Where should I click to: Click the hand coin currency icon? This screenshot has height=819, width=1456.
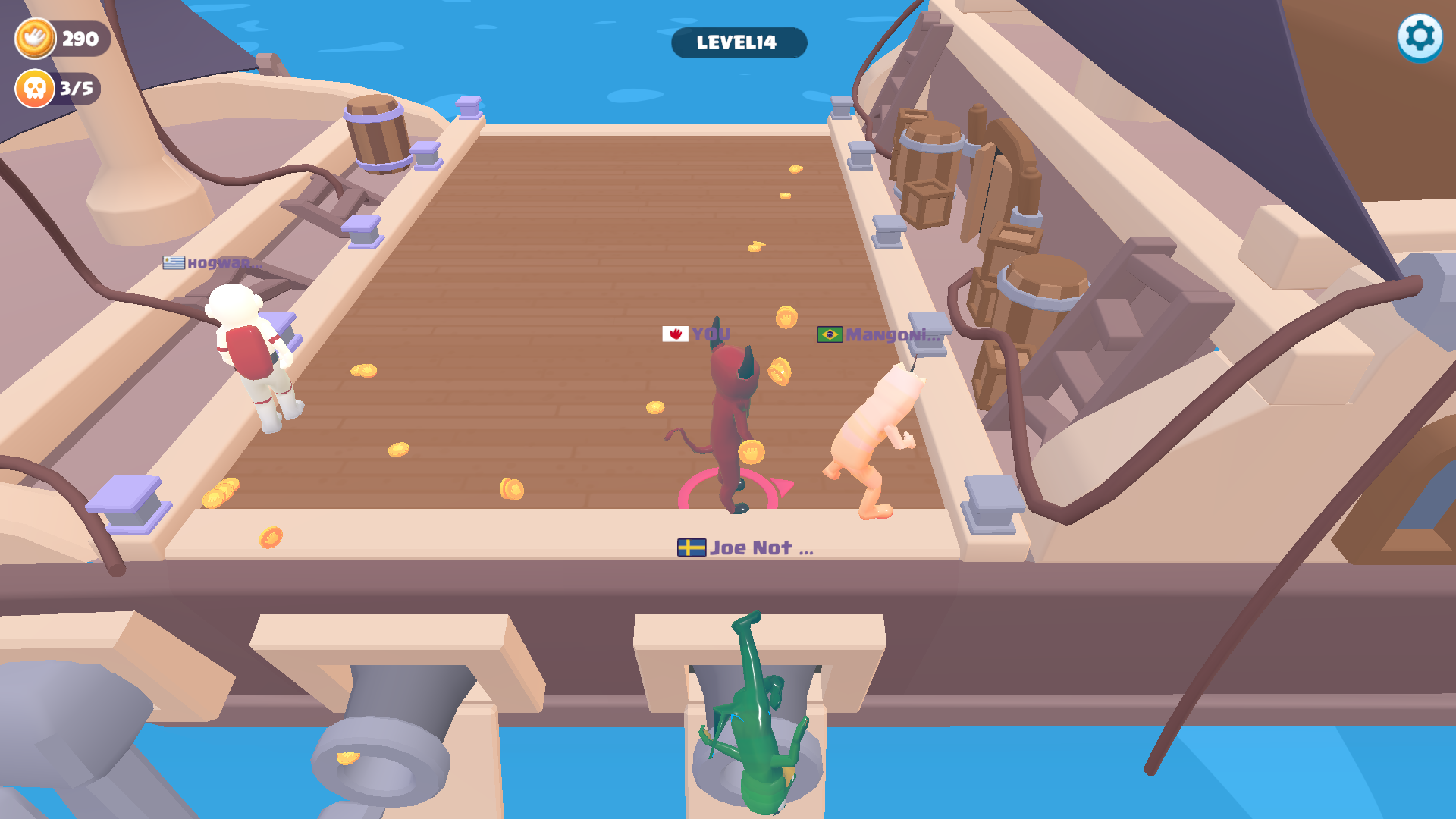tap(34, 36)
